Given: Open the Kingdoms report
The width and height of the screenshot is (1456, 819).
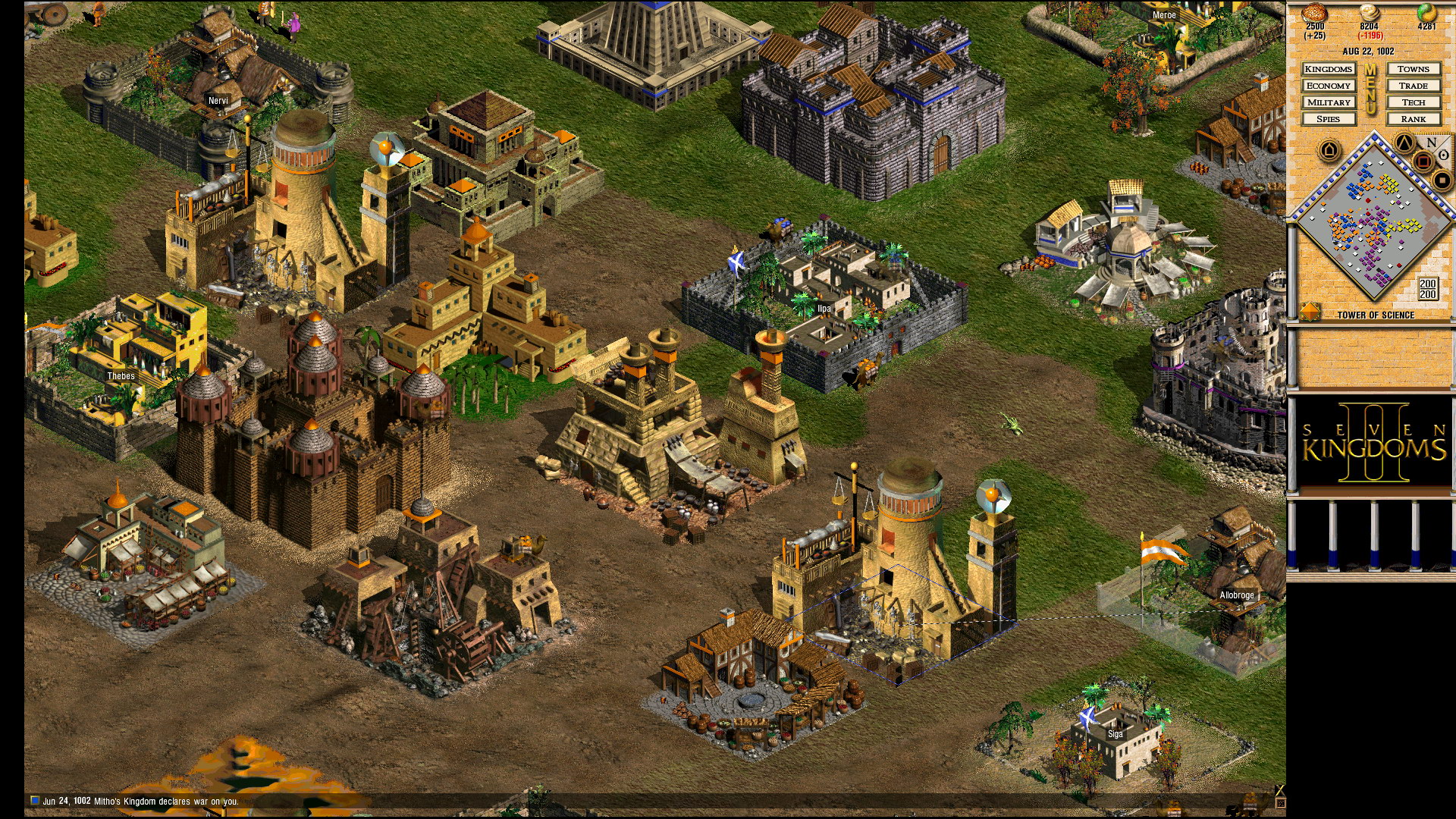Looking at the screenshot, I should coord(1329,69).
